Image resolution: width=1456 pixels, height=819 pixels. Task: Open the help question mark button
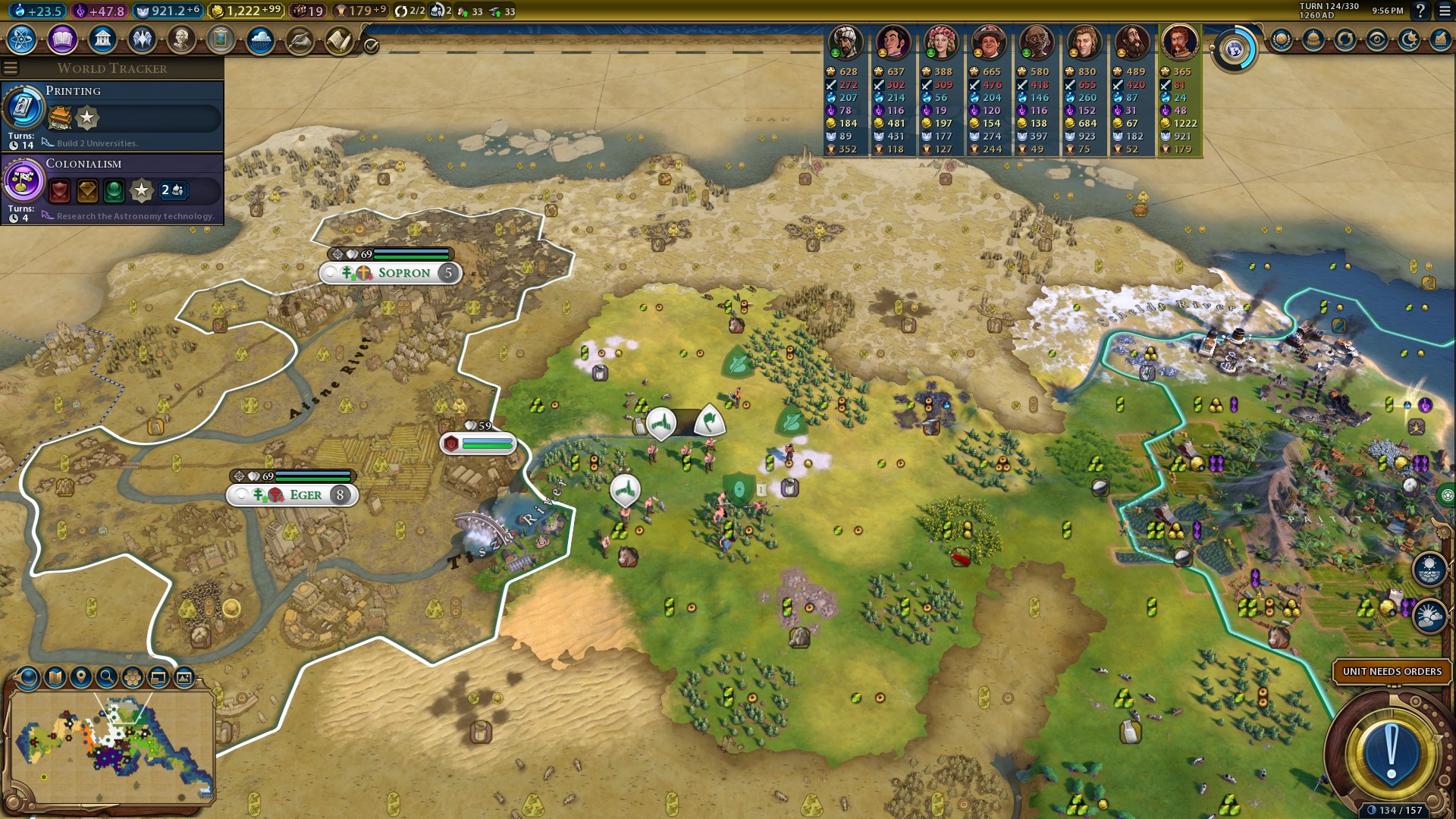click(1420, 11)
